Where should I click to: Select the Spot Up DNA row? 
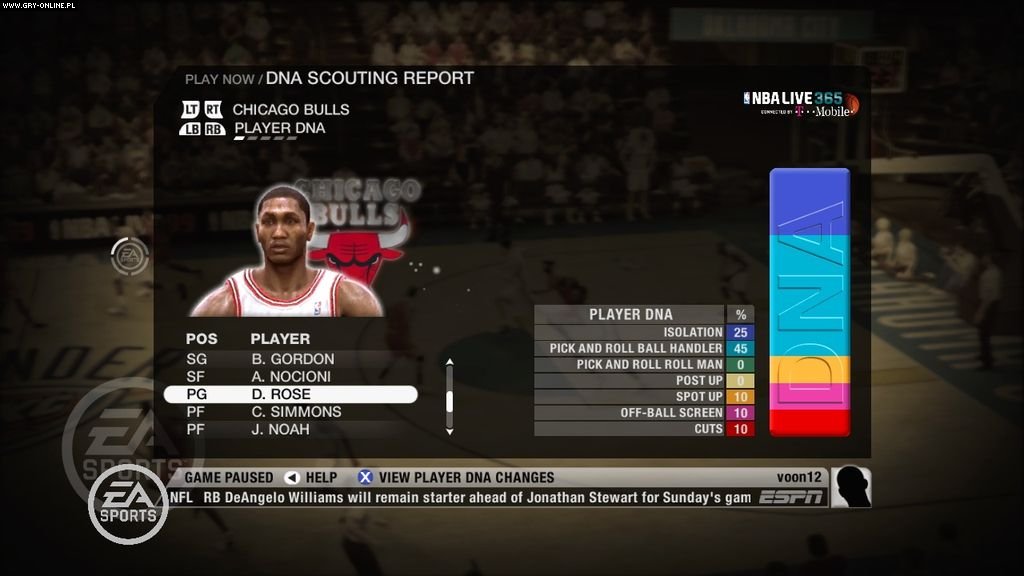click(643, 396)
